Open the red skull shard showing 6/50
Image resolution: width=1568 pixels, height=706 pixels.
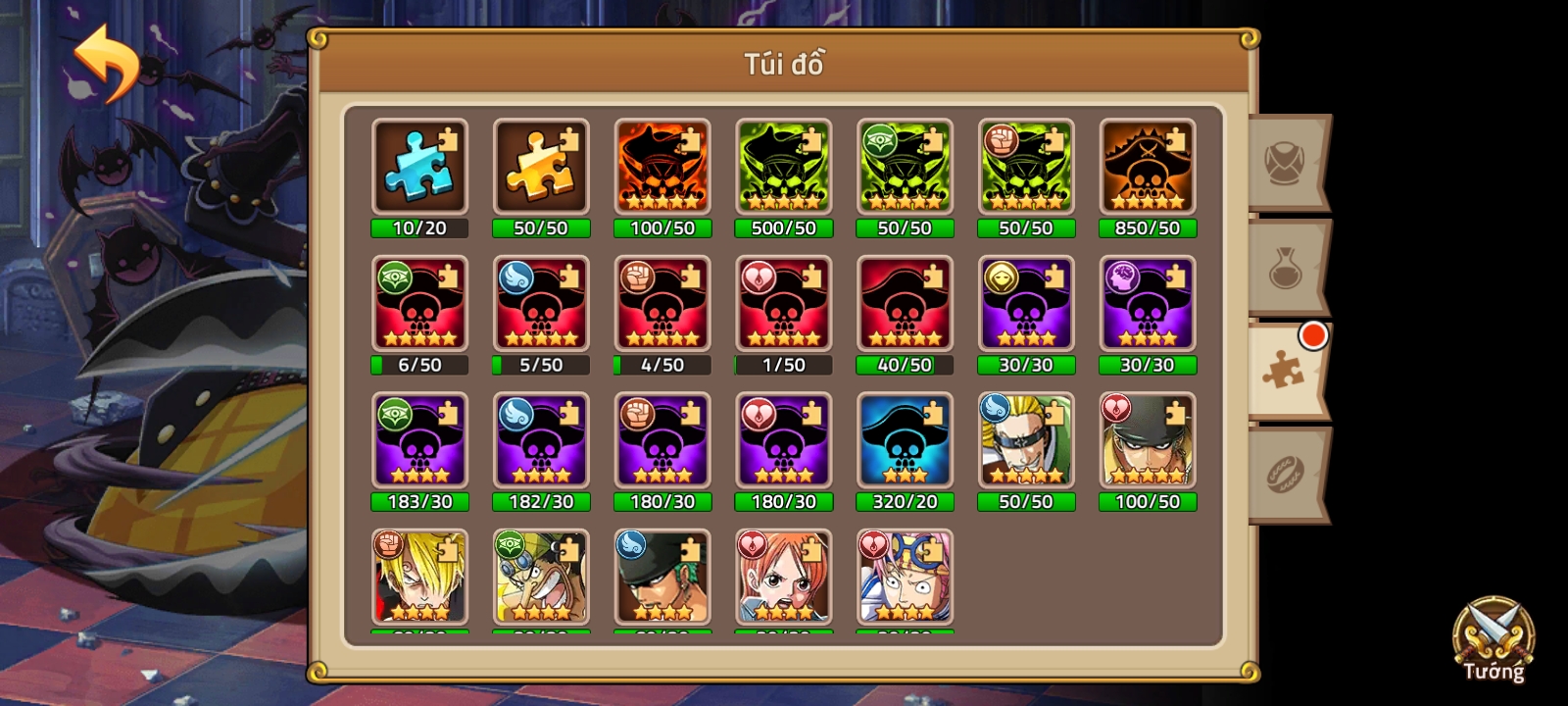coord(419,304)
